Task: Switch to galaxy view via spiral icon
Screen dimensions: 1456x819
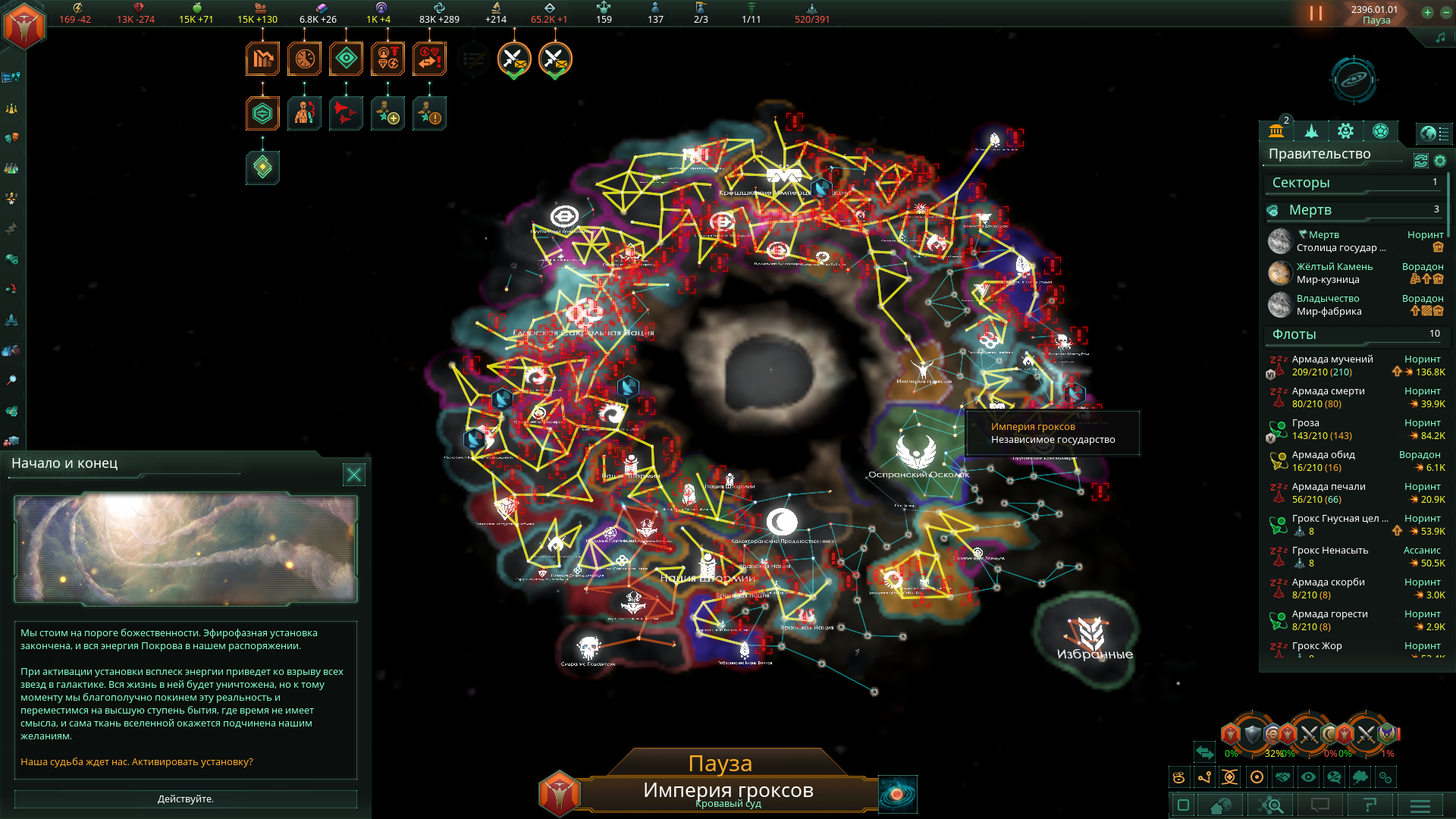Action: (897, 794)
